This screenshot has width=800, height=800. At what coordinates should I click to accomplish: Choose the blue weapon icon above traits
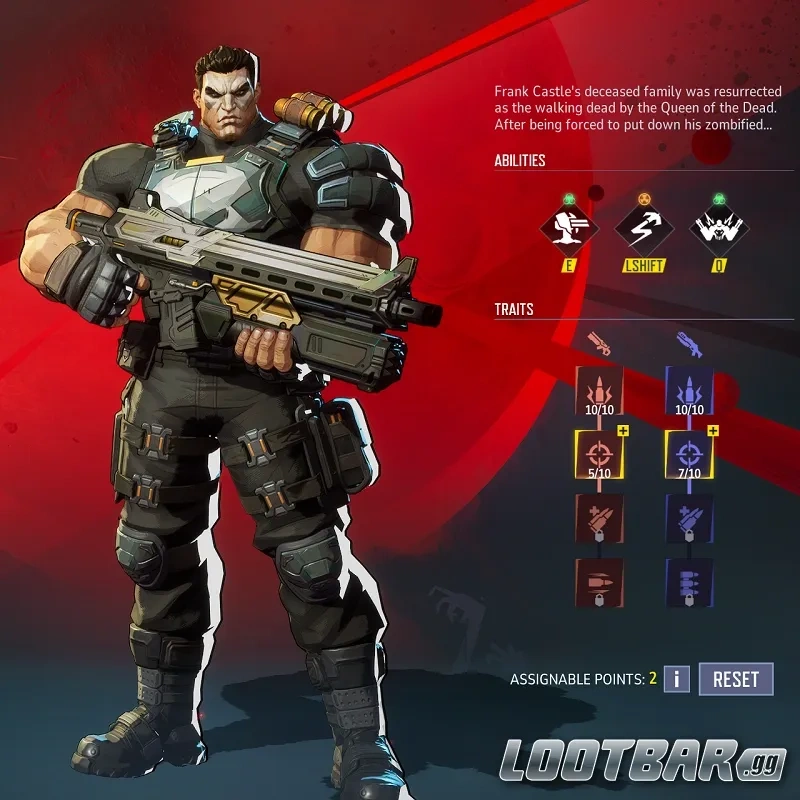689,343
